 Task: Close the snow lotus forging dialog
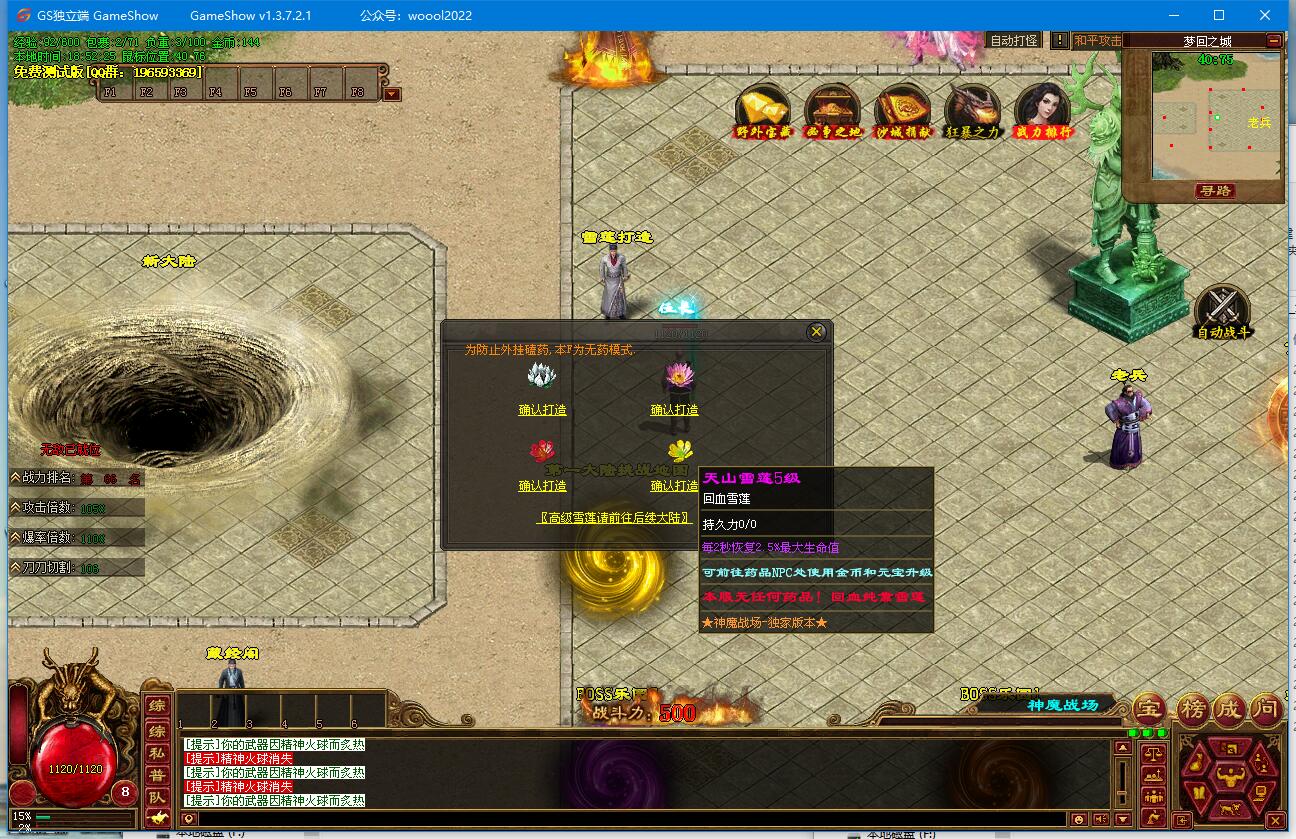(x=817, y=332)
